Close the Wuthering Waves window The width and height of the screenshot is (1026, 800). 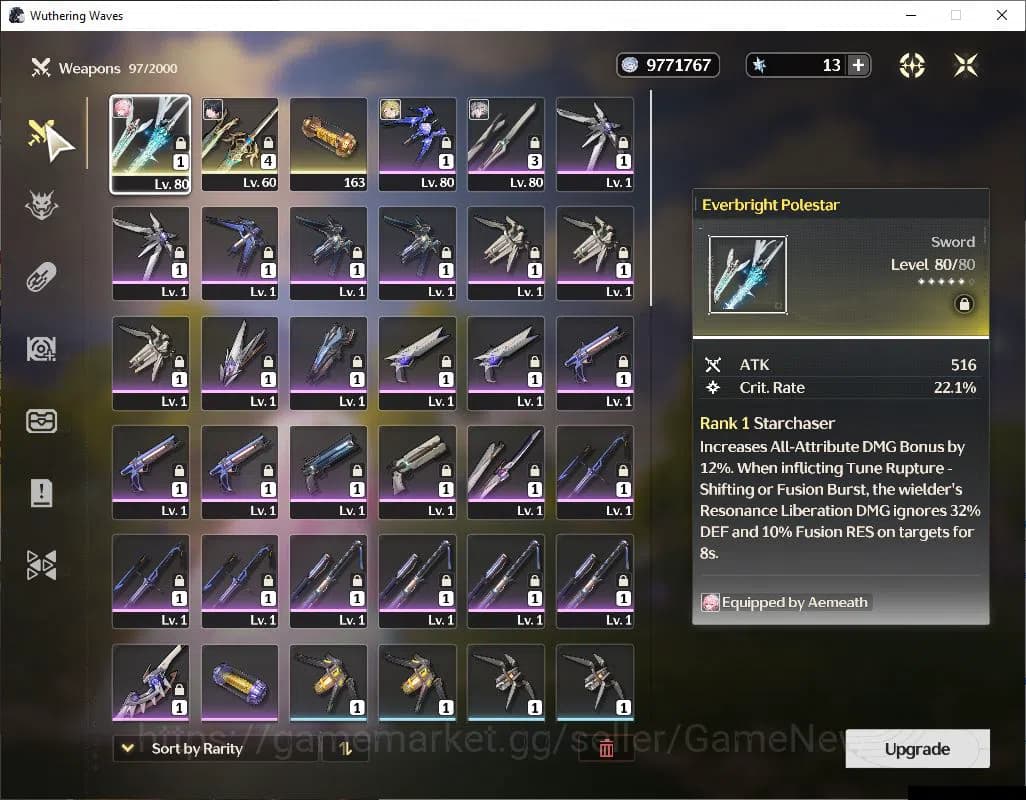1002,15
